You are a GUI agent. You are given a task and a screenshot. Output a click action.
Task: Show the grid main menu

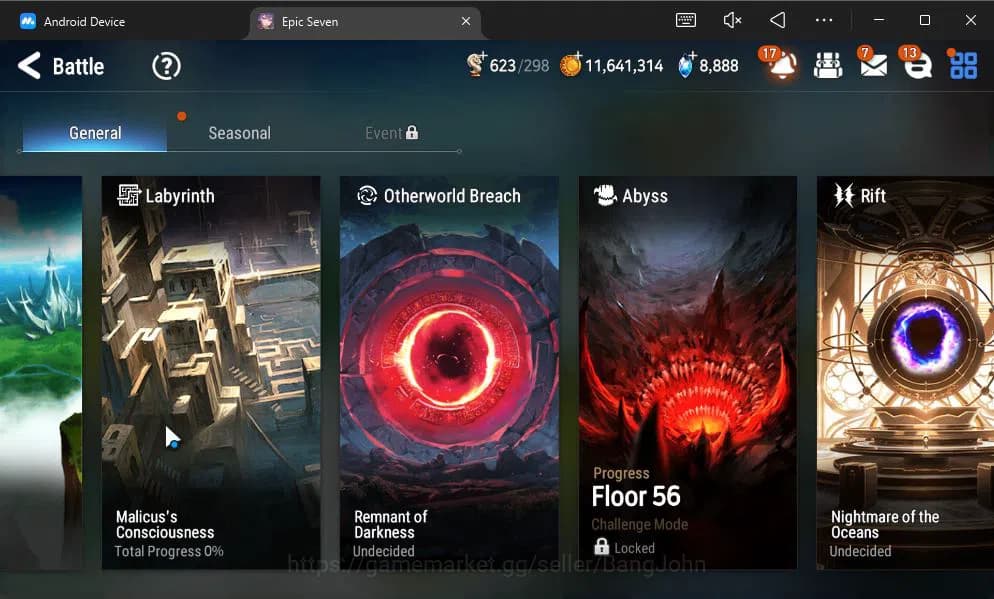click(963, 66)
